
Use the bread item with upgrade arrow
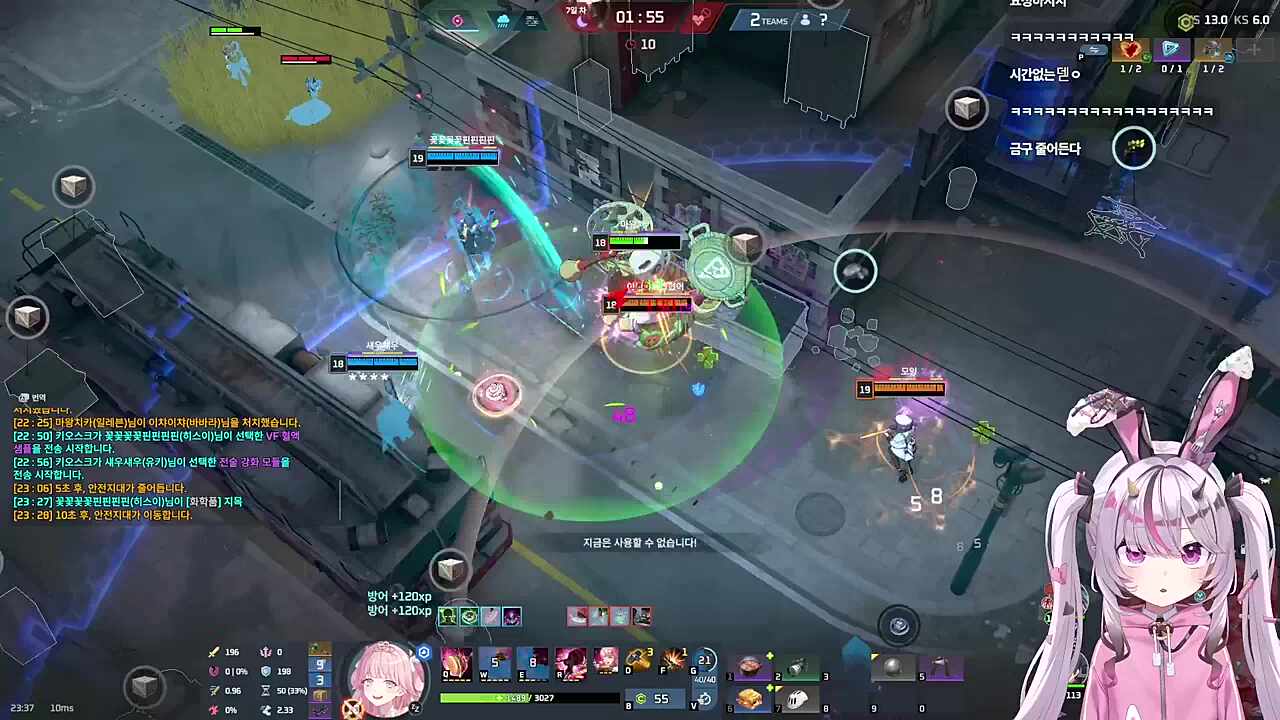[x=750, y=698]
